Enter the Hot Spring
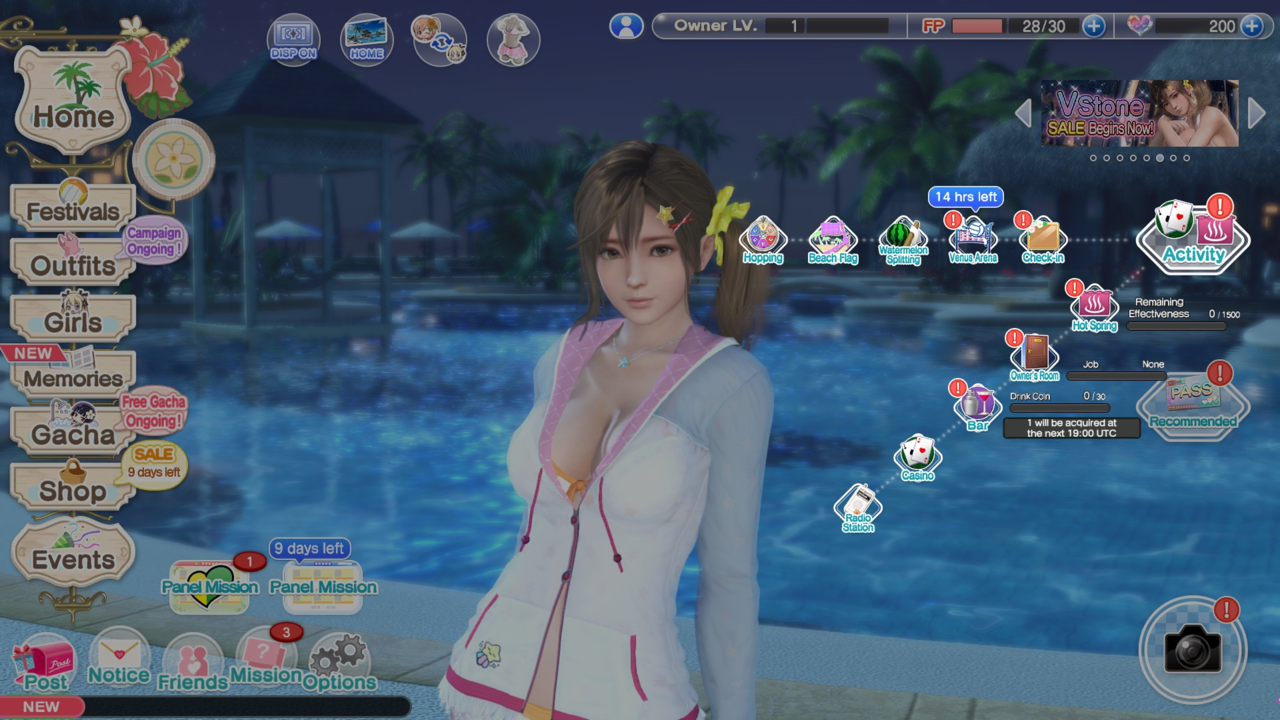The width and height of the screenshot is (1280, 720). coord(1093,307)
